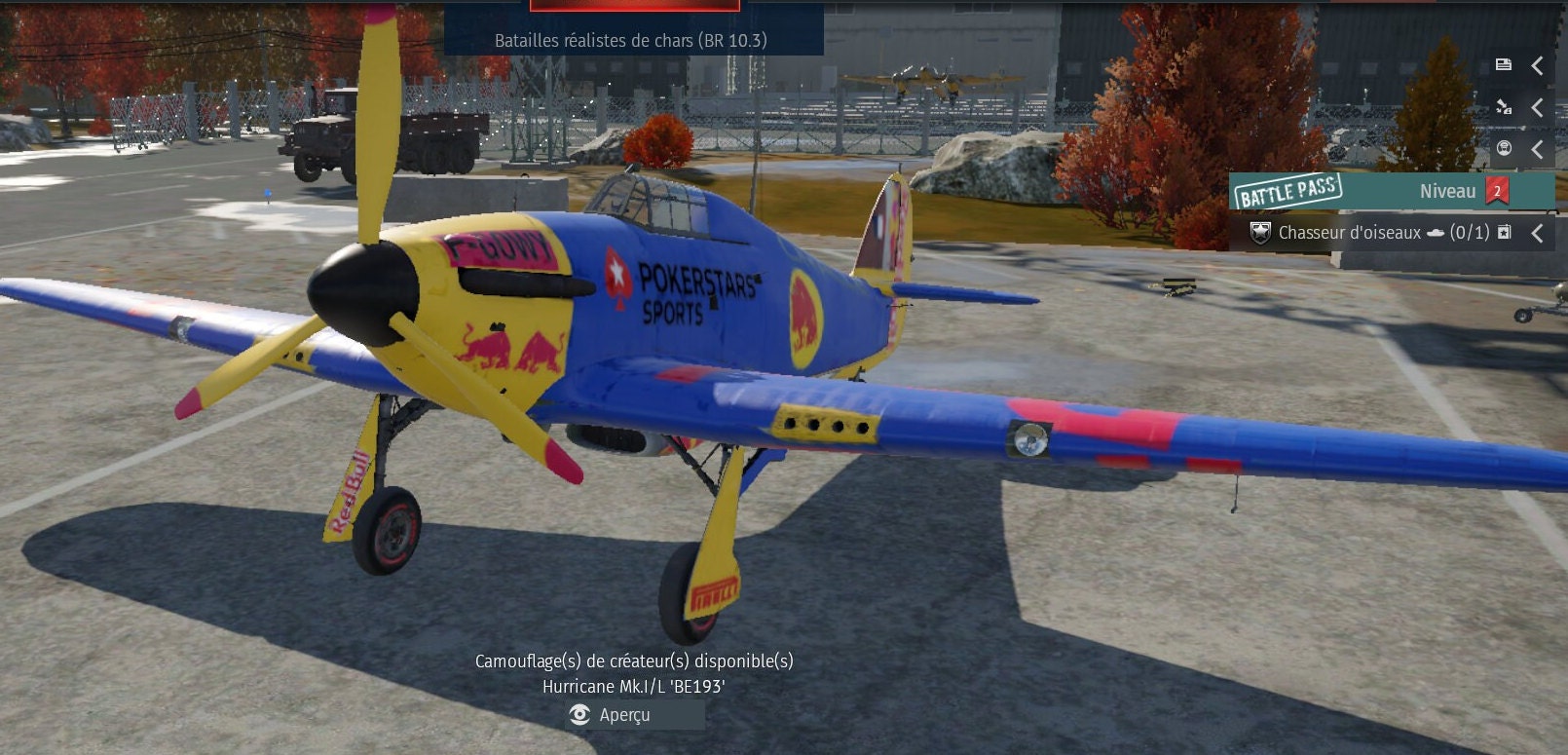Screen dimensions: 1568x755
Task: Click the medal task icon beside (0/1)
Action: click(x=1503, y=233)
